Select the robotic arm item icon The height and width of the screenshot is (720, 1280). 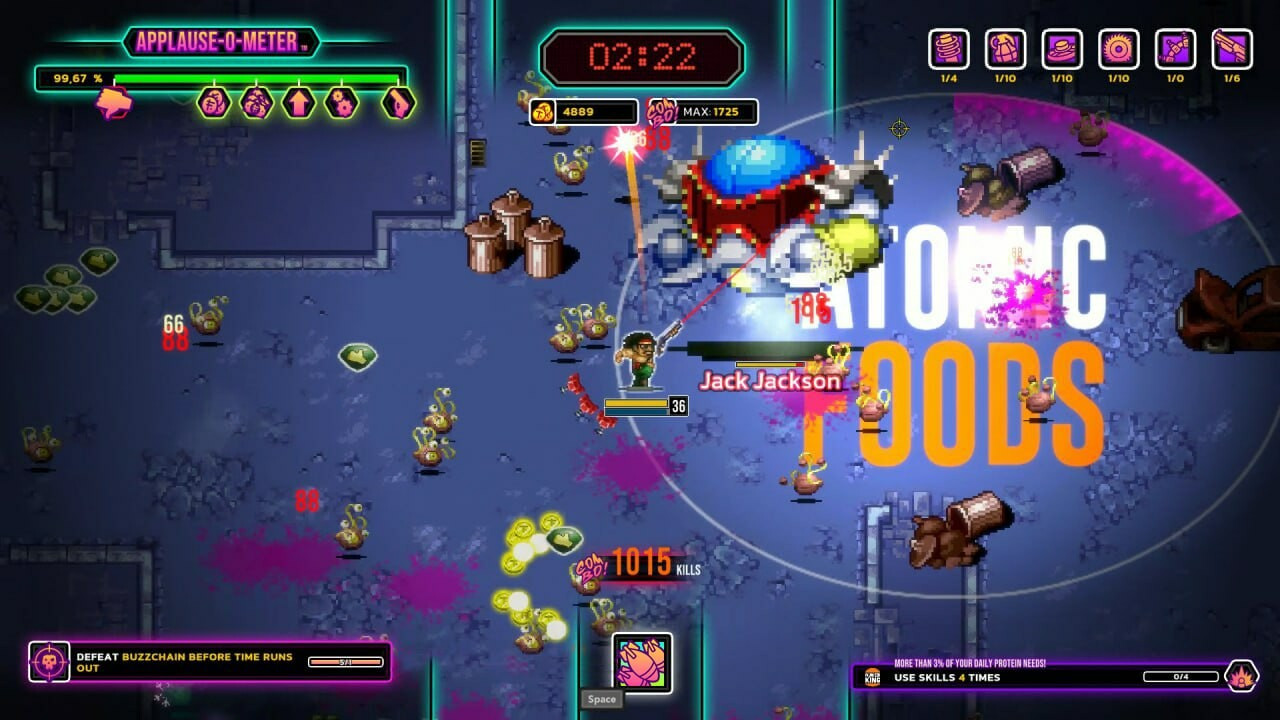click(x=1176, y=49)
